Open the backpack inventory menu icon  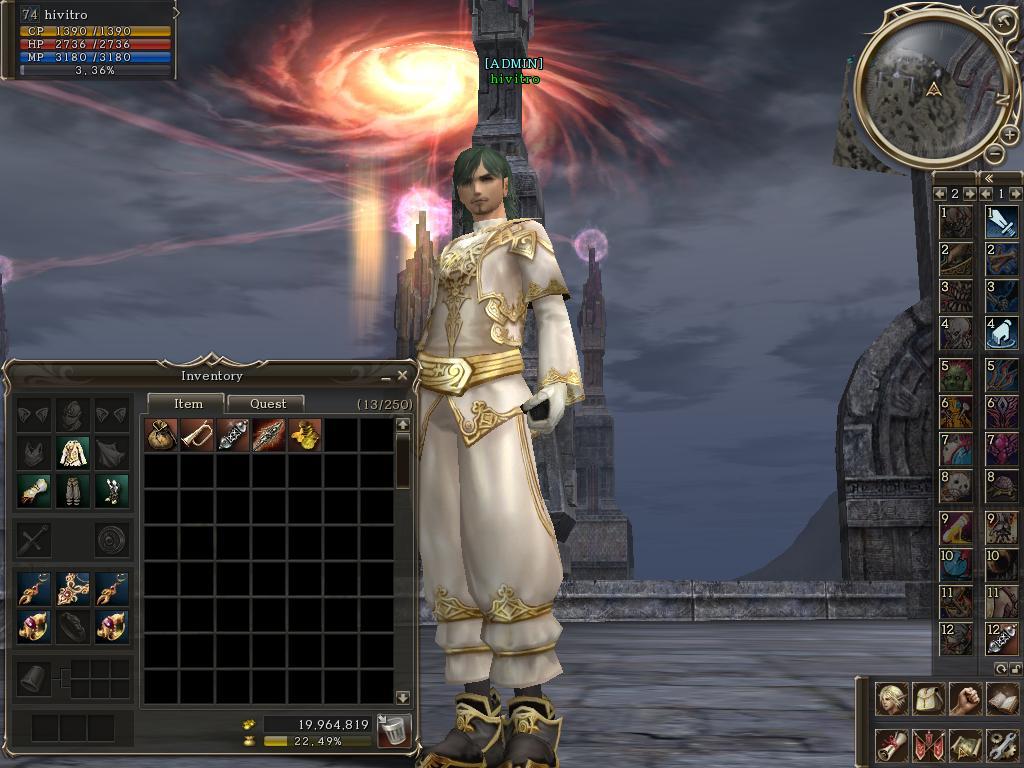coord(929,699)
